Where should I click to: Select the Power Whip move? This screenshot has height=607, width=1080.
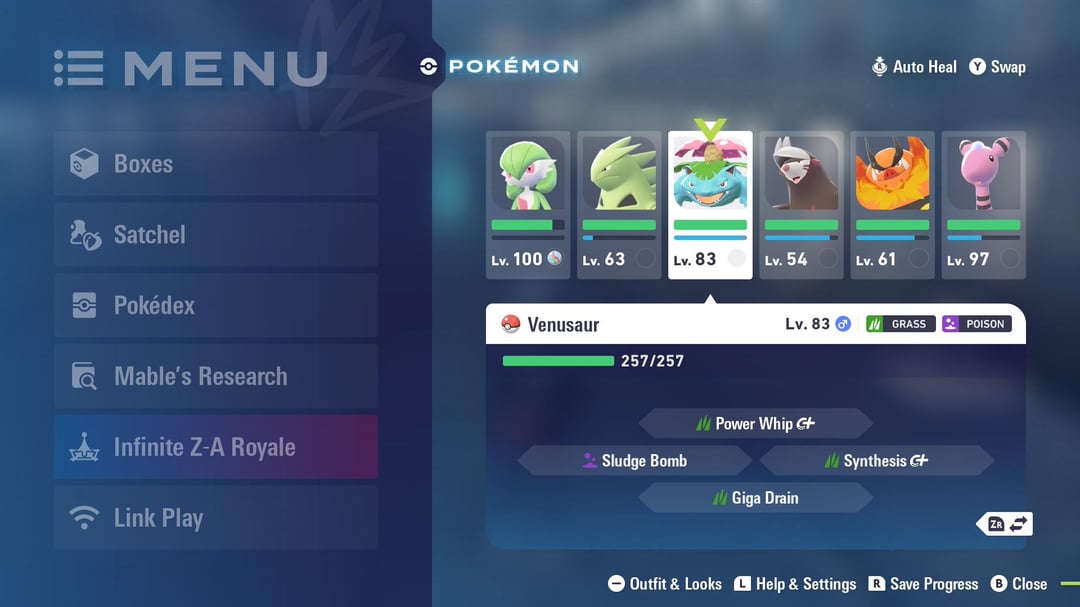coord(756,424)
